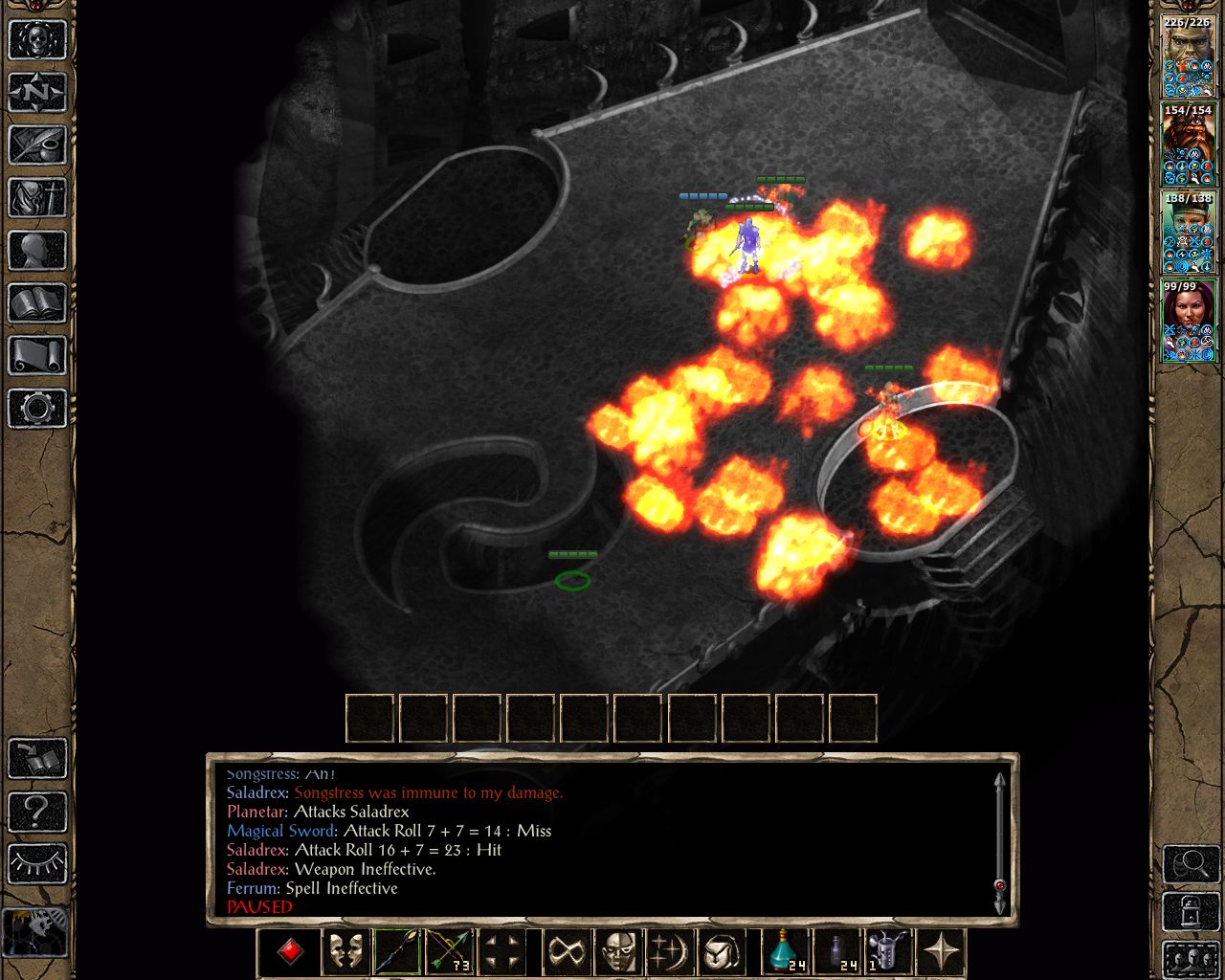Click the red gem button
The image size is (1225, 980).
click(291, 952)
